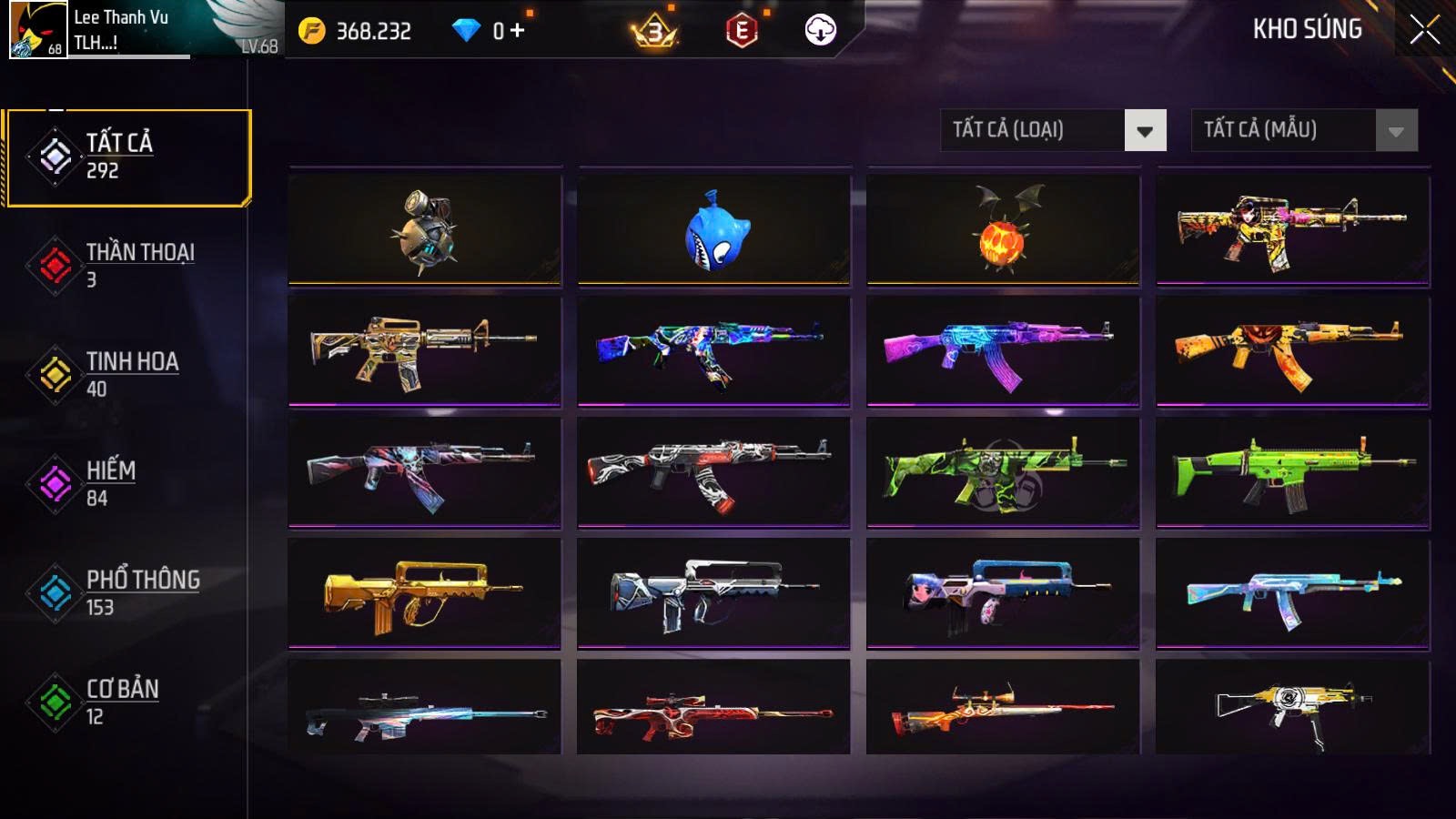Screen dimensions: 1456x819
Task: Open the gold crown rank icon
Action: click(654, 32)
